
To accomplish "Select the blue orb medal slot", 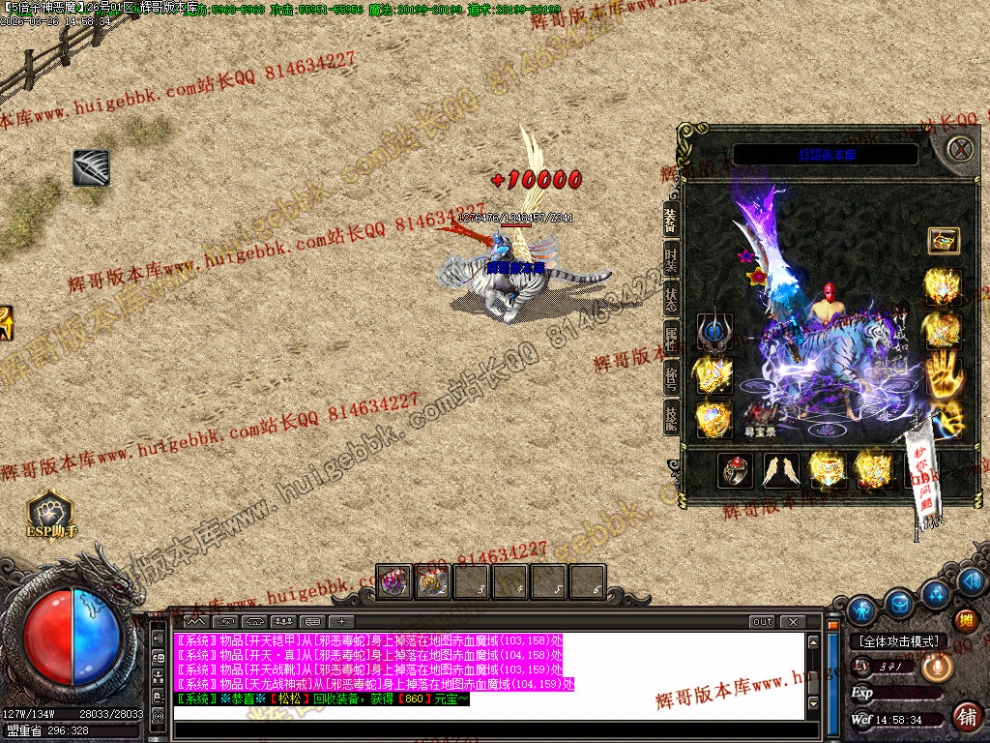I will pyautogui.click(x=714, y=333).
